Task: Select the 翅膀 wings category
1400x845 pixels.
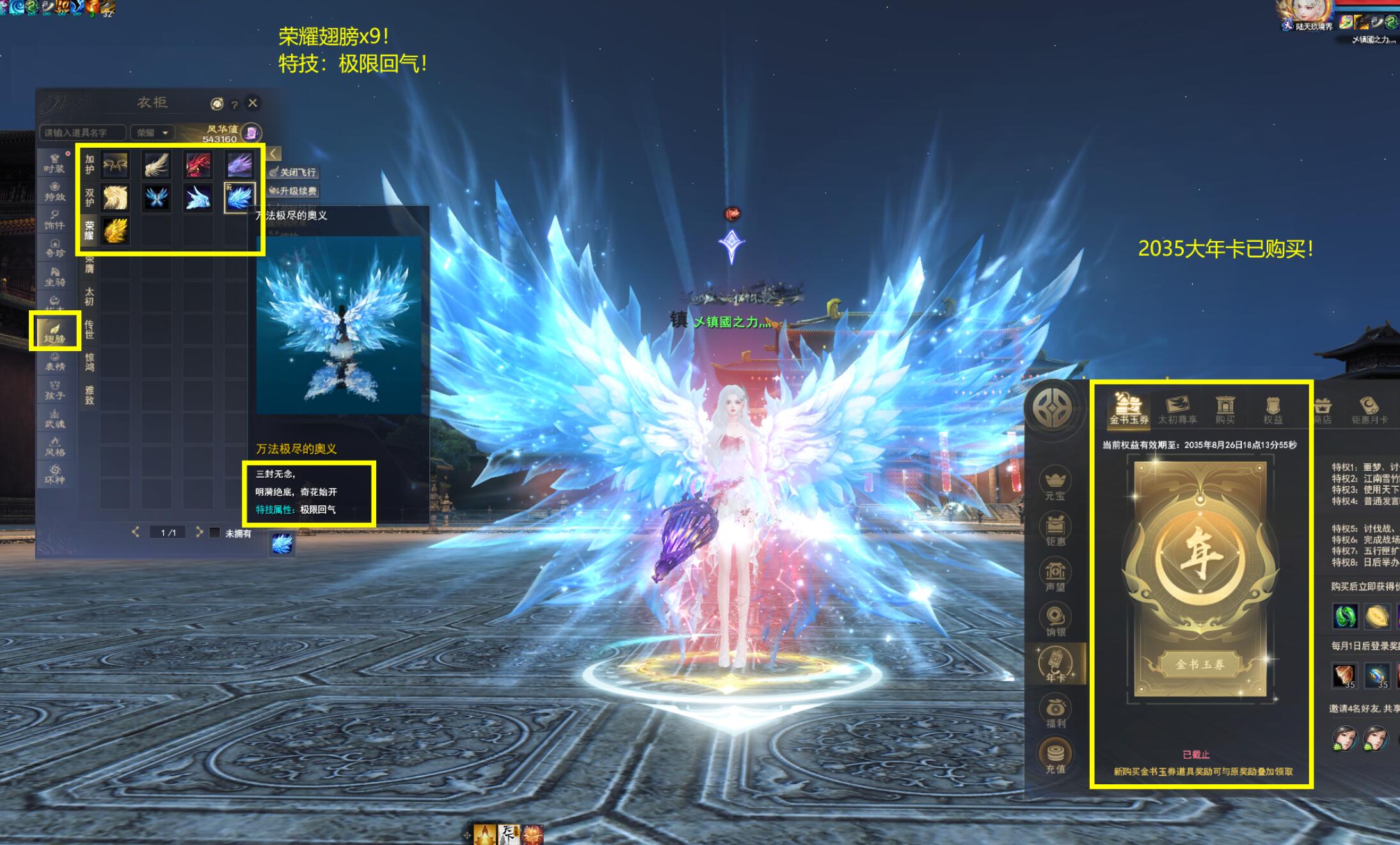Action: click(x=54, y=331)
